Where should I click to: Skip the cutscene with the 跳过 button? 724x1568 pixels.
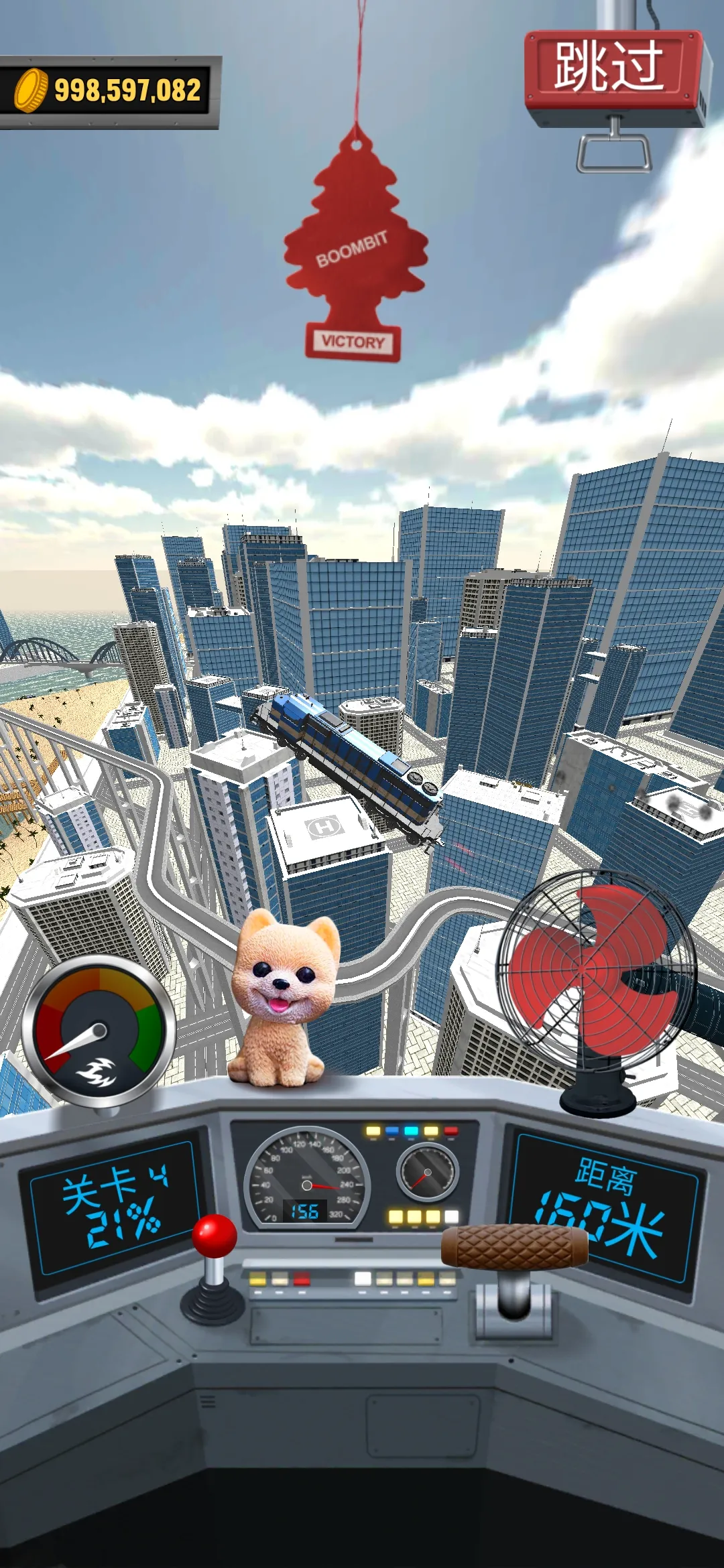(x=609, y=68)
